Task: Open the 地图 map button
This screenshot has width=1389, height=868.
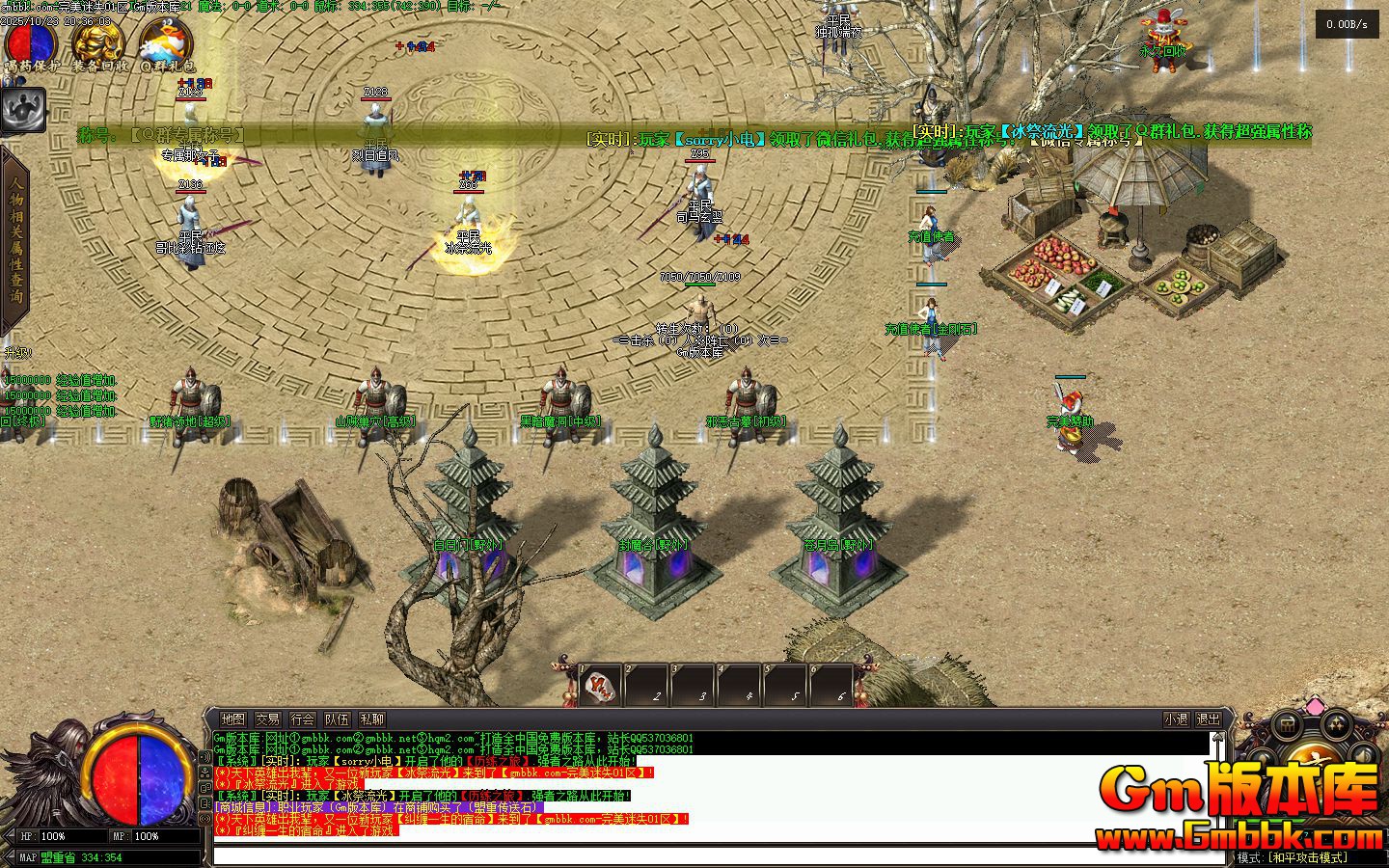Action: (x=232, y=719)
